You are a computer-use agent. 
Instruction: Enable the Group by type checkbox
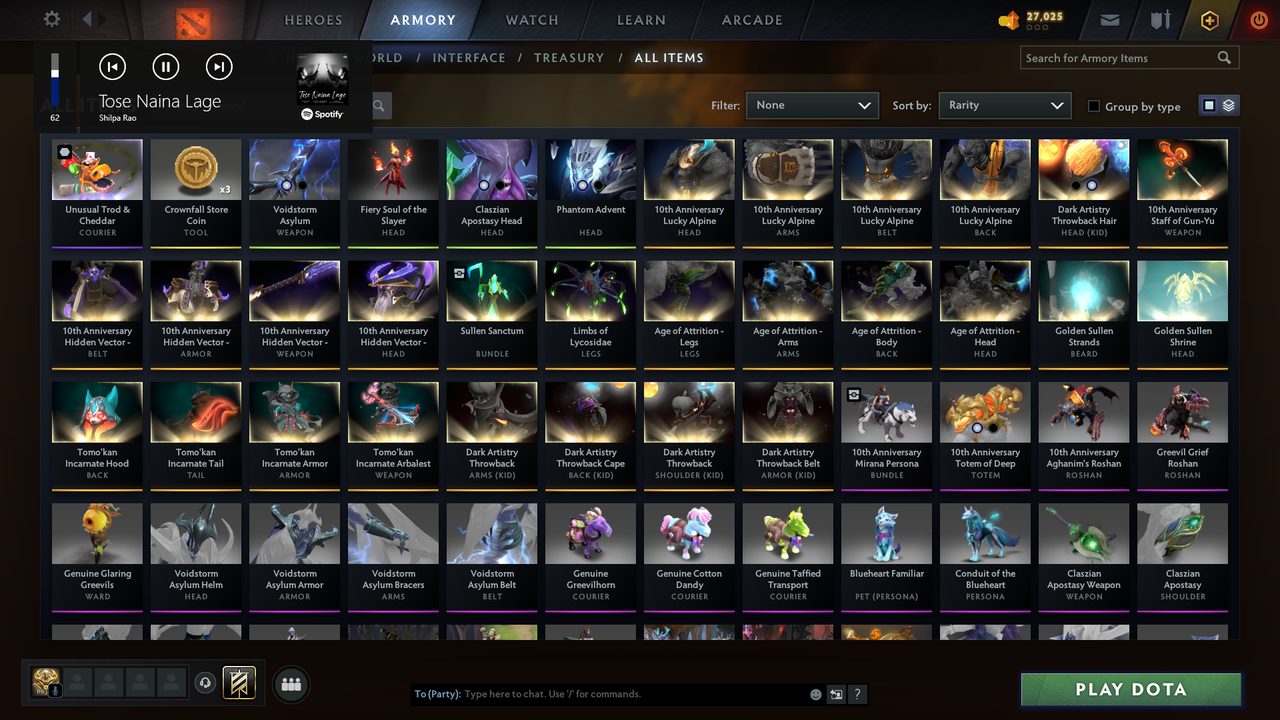[x=1094, y=106]
